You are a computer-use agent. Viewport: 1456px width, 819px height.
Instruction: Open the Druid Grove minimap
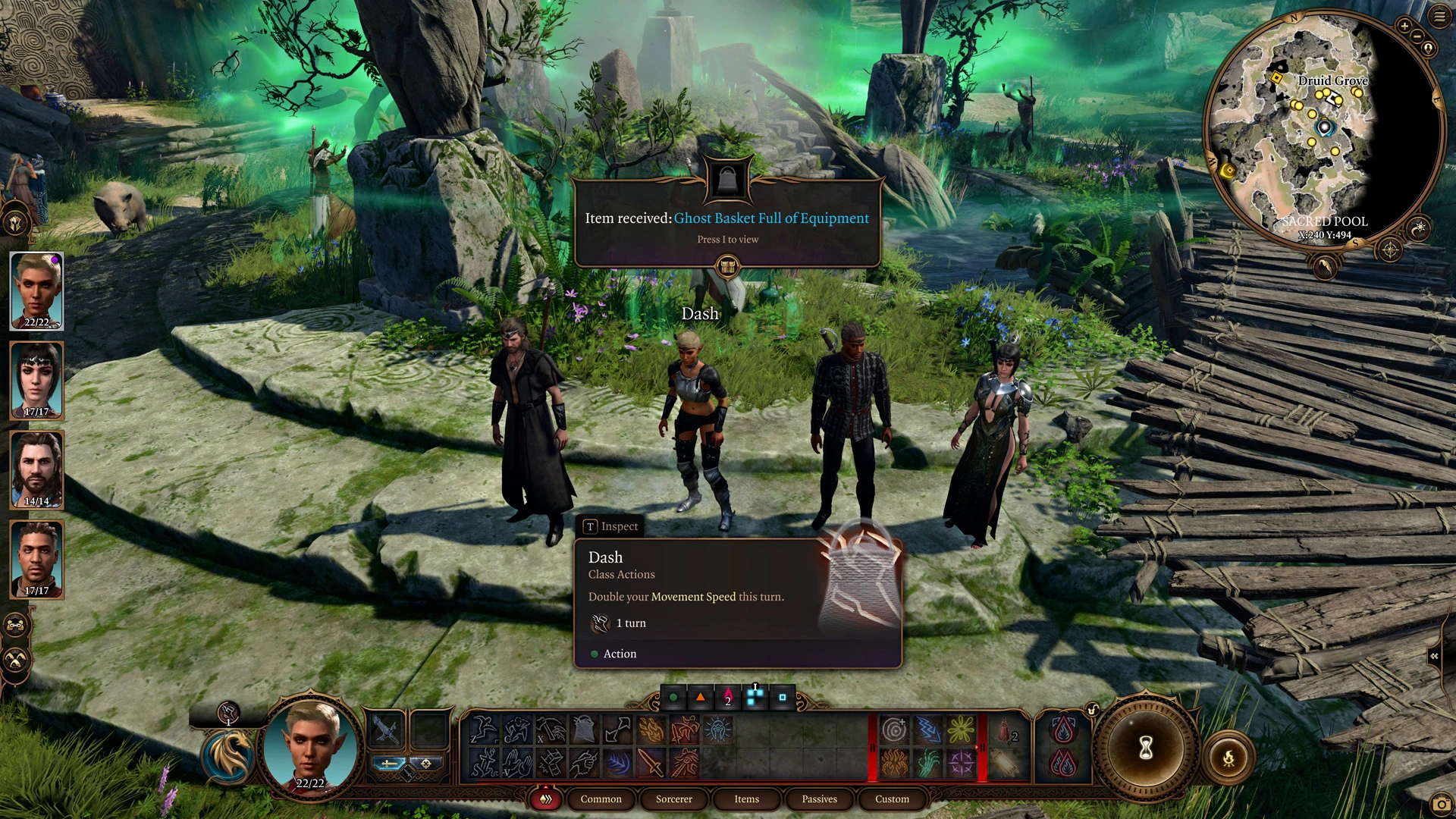point(1323,129)
